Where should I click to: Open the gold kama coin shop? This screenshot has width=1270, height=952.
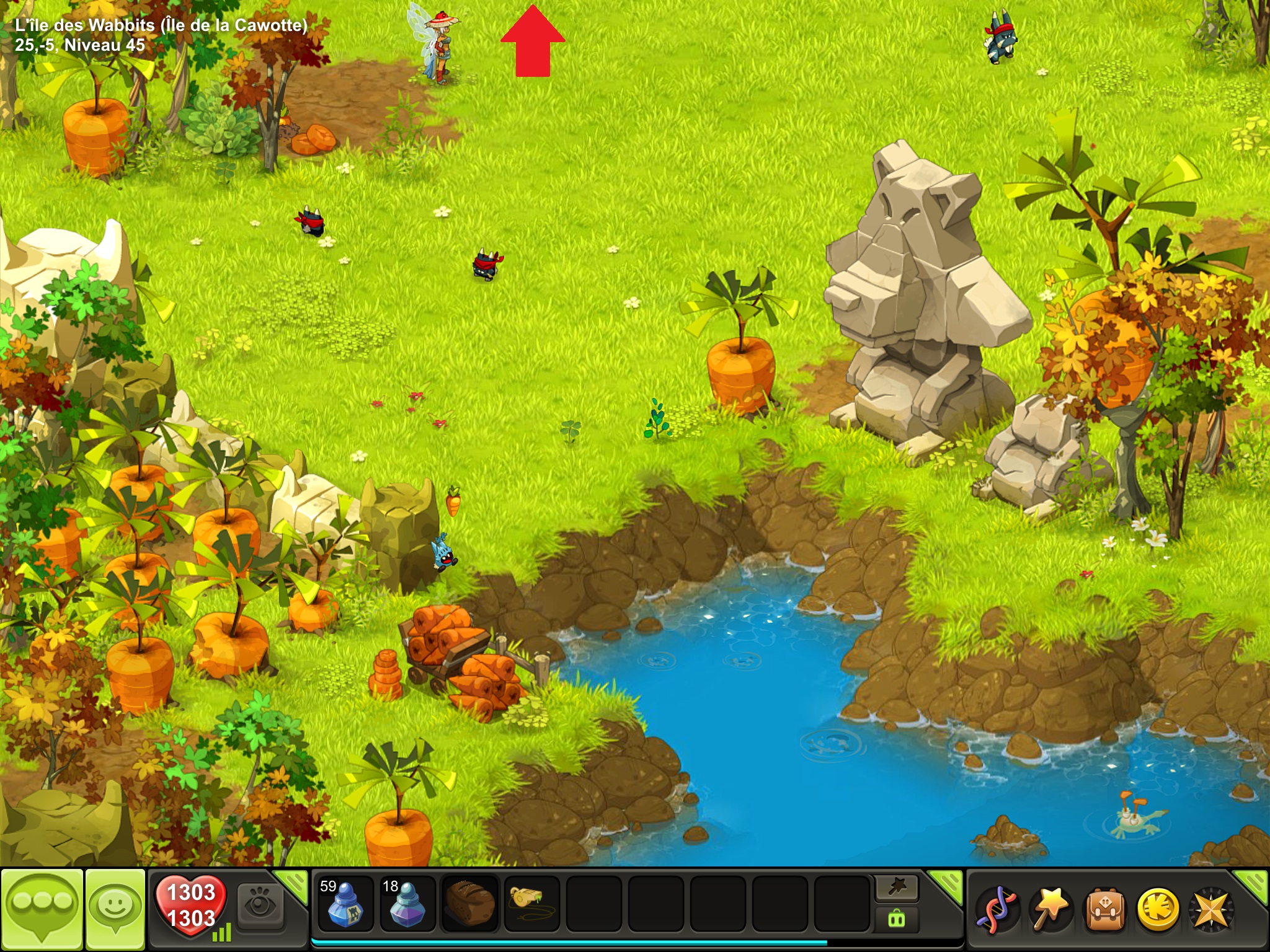pyautogui.click(x=1157, y=910)
